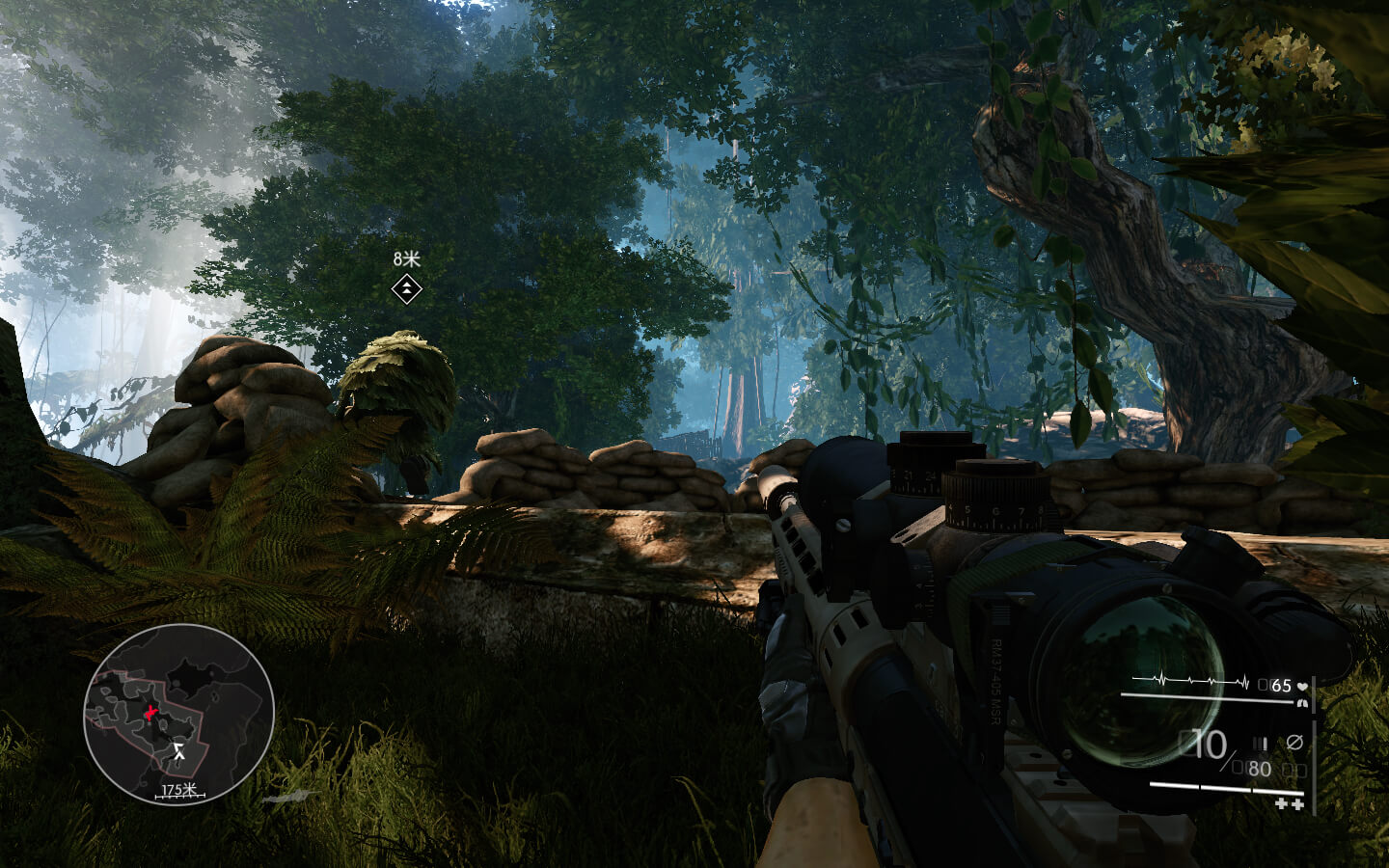The height and width of the screenshot is (868, 1389).
Task: Select the 8米 diamond waypoint marker
Action: tap(407, 288)
